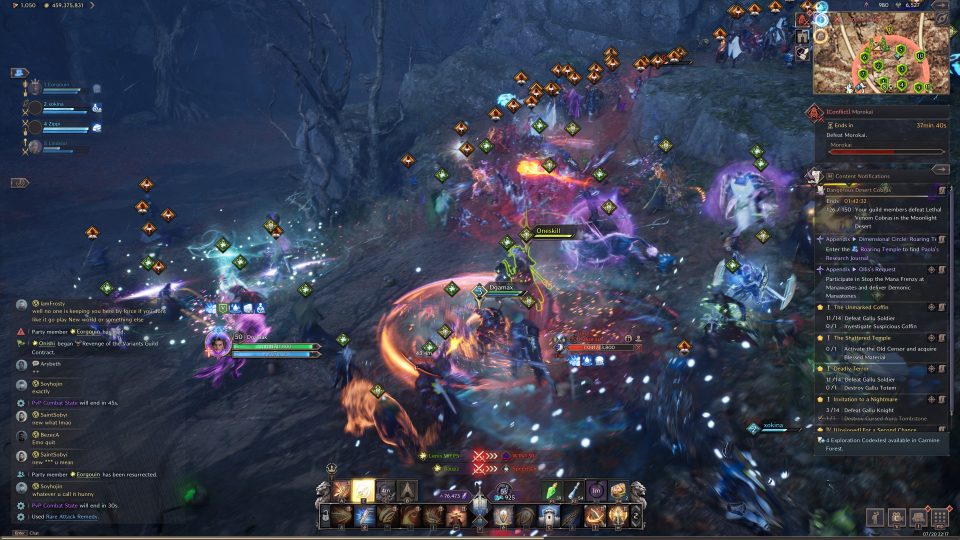Screen dimensions: 960x540
Task: Activate the glowing yellow highlighted skill
Action: [x=364, y=490]
